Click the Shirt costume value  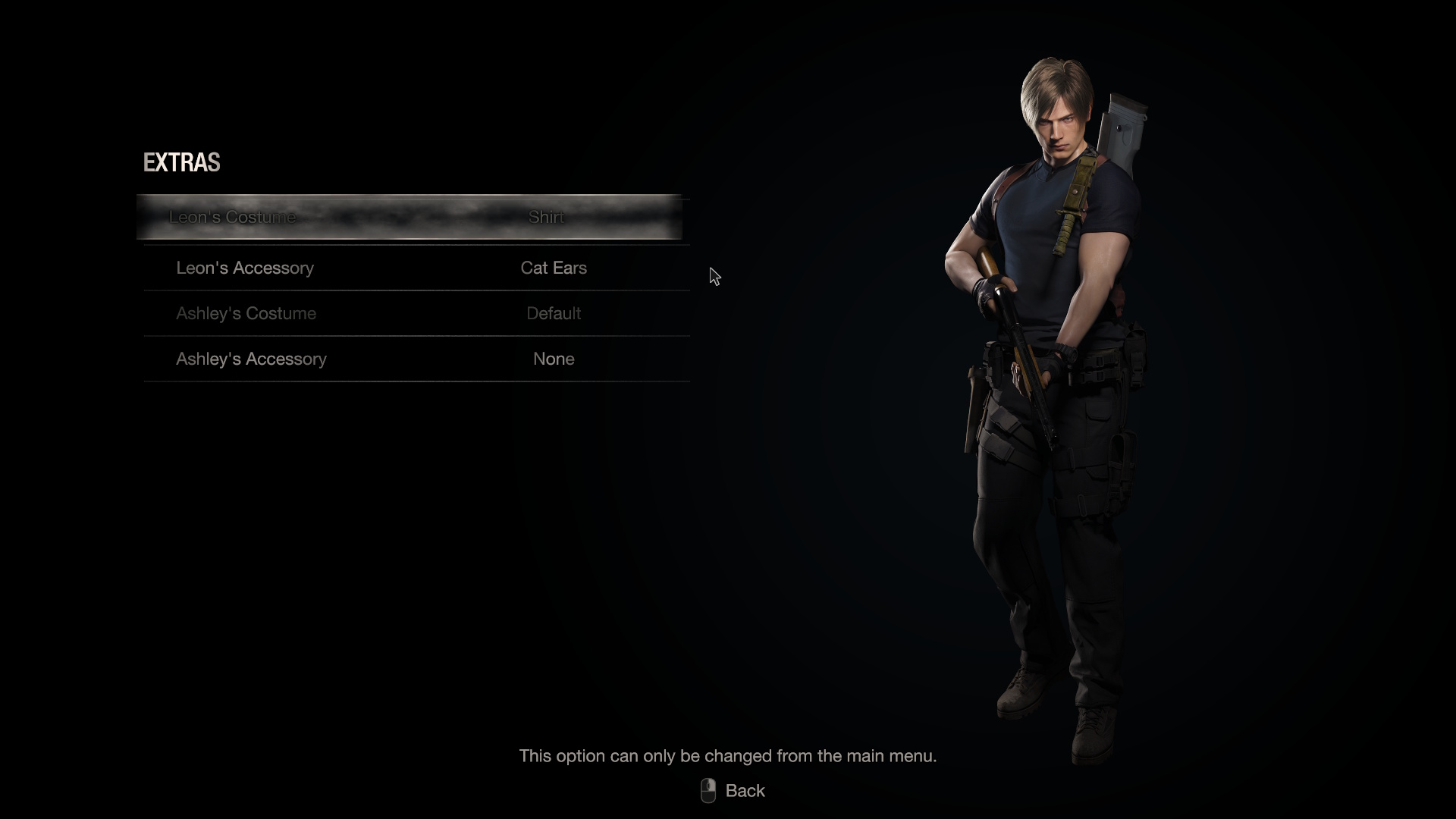[x=546, y=217]
